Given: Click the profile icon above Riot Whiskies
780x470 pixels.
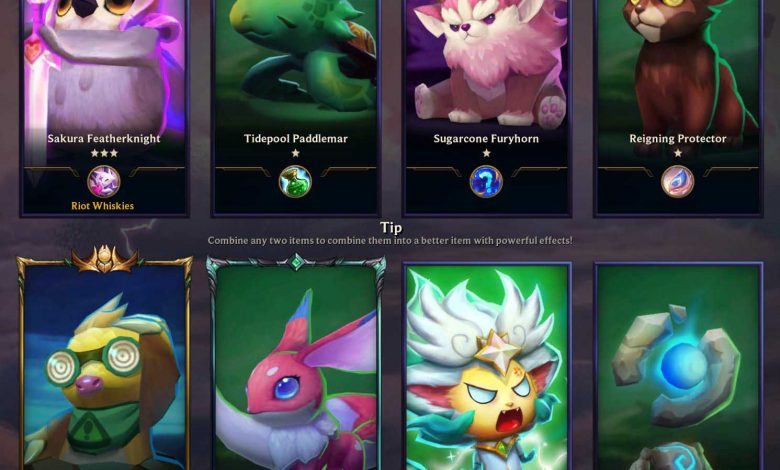Looking at the screenshot, I should (x=104, y=181).
